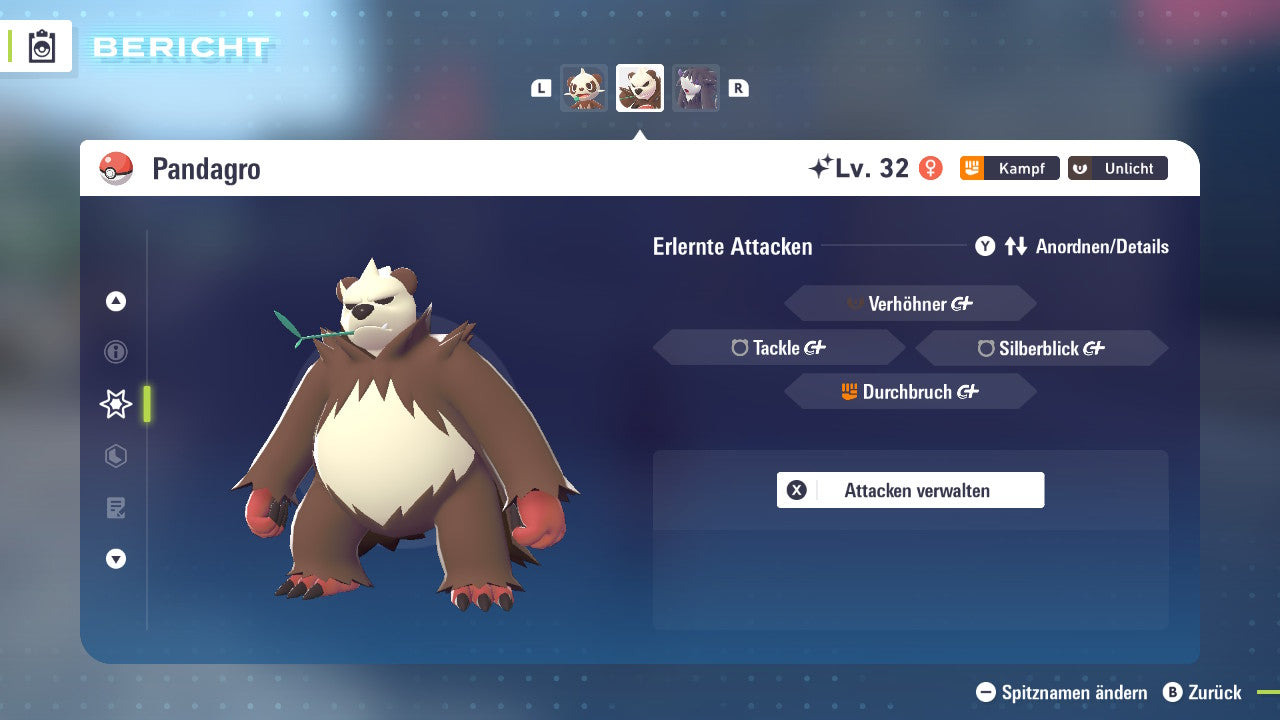
Task: Toggle the Unlicht type badge
Action: click(1117, 168)
